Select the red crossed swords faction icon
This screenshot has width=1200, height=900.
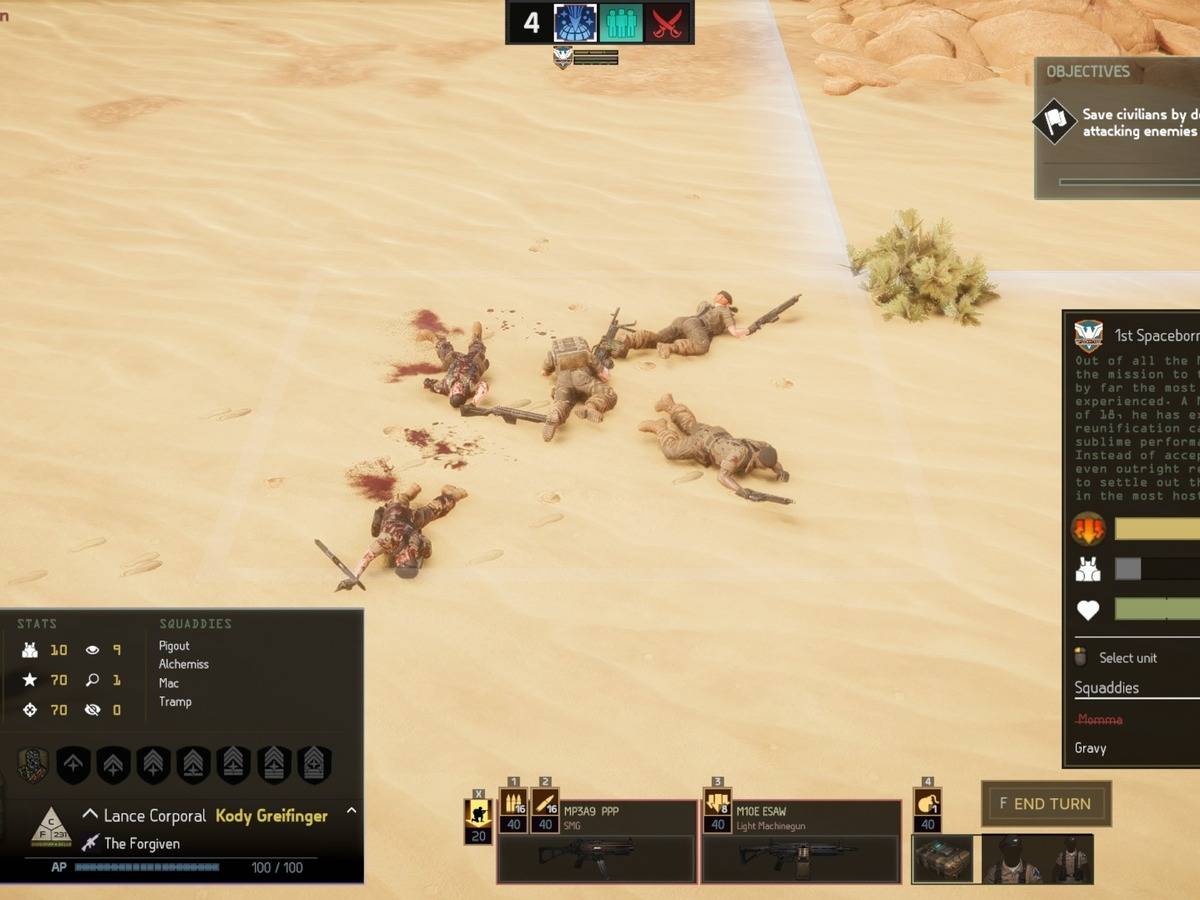pyautogui.click(x=665, y=23)
